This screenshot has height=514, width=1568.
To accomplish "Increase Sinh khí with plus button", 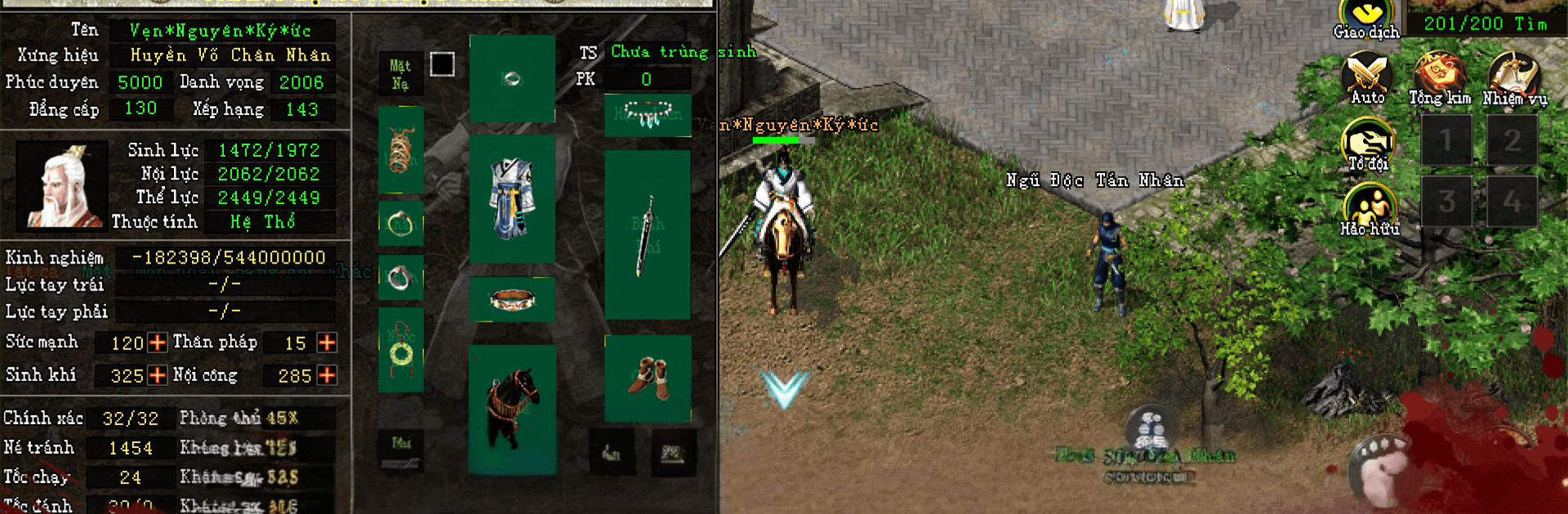I will (x=158, y=375).
